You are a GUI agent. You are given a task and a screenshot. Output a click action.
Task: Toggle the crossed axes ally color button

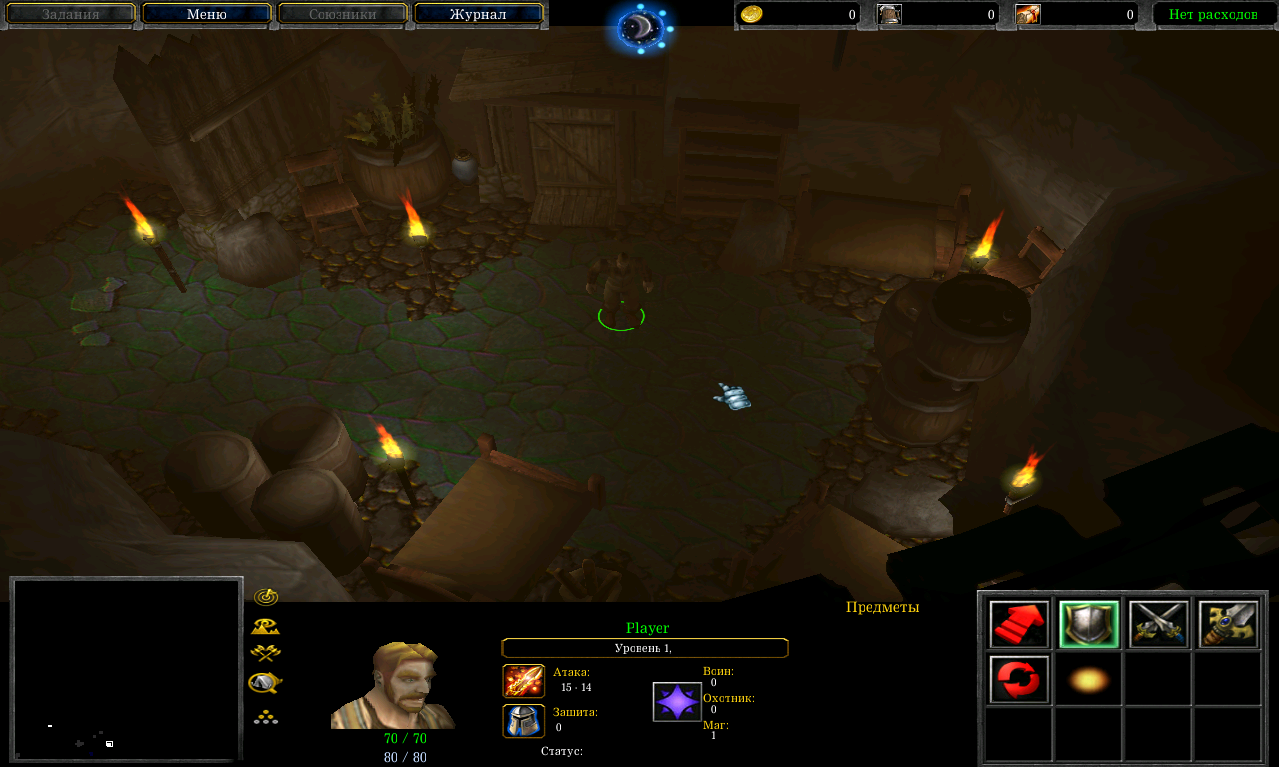point(265,654)
